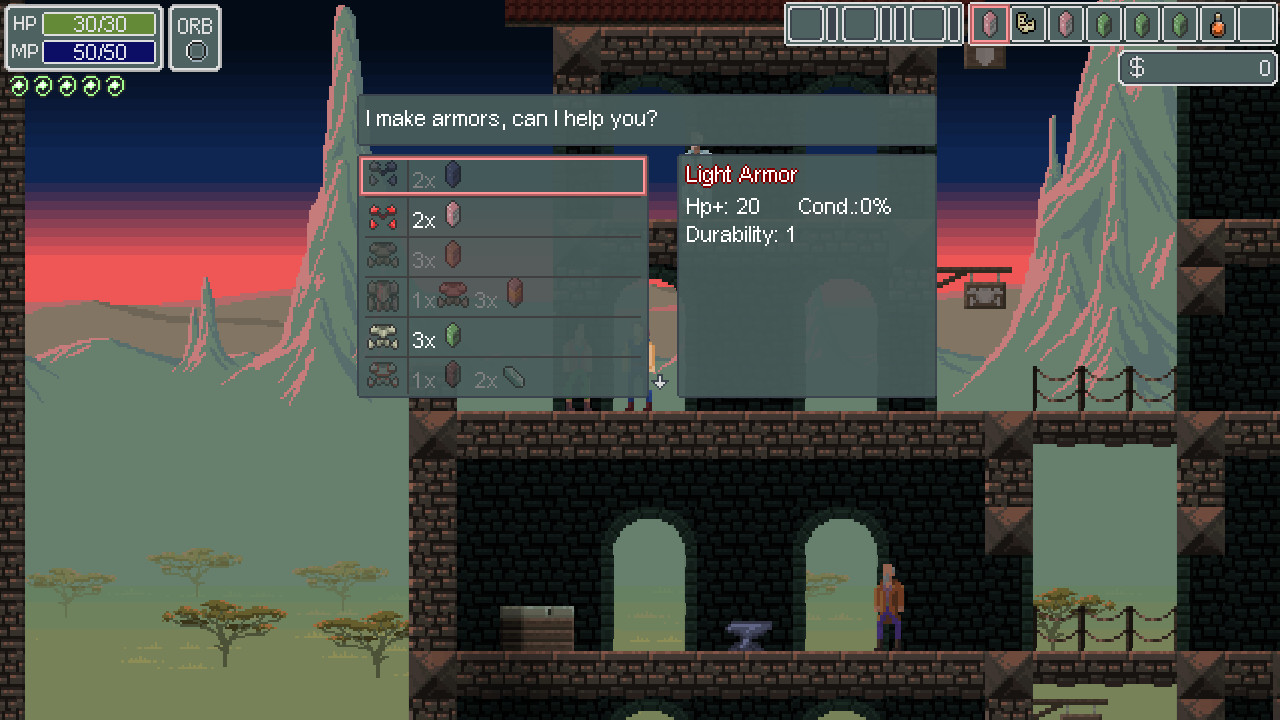Click the money counter showing $0
1280x720 pixels.
tap(1197, 68)
